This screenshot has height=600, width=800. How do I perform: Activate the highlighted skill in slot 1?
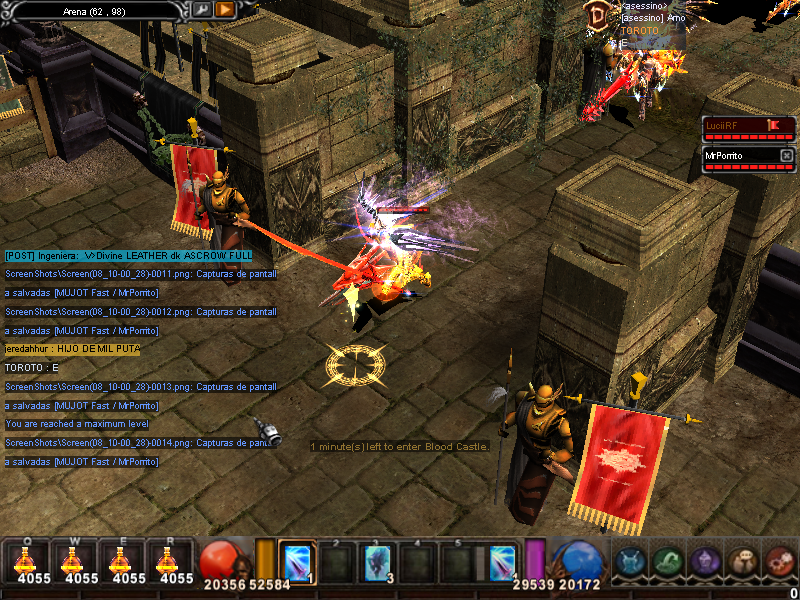click(298, 561)
